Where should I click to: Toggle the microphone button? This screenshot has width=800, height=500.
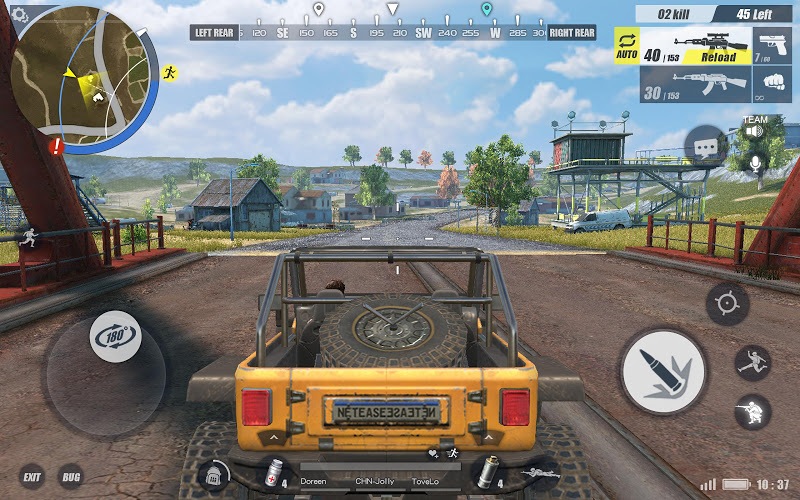pyautogui.click(x=756, y=162)
